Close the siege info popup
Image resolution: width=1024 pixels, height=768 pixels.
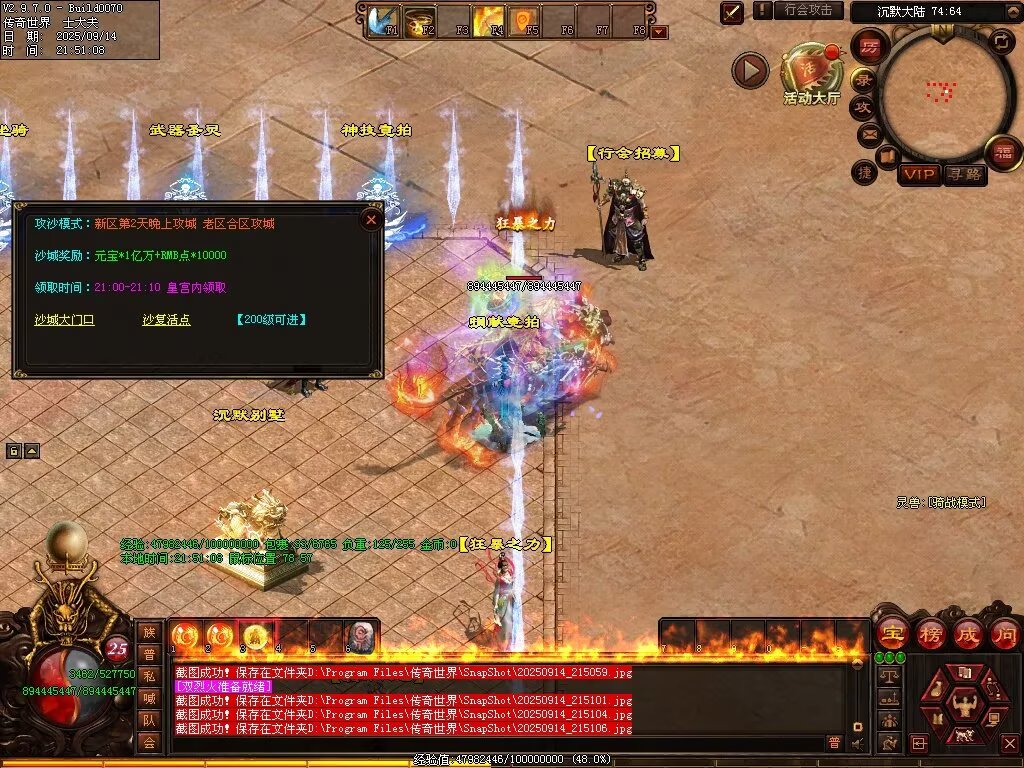click(x=371, y=219)
